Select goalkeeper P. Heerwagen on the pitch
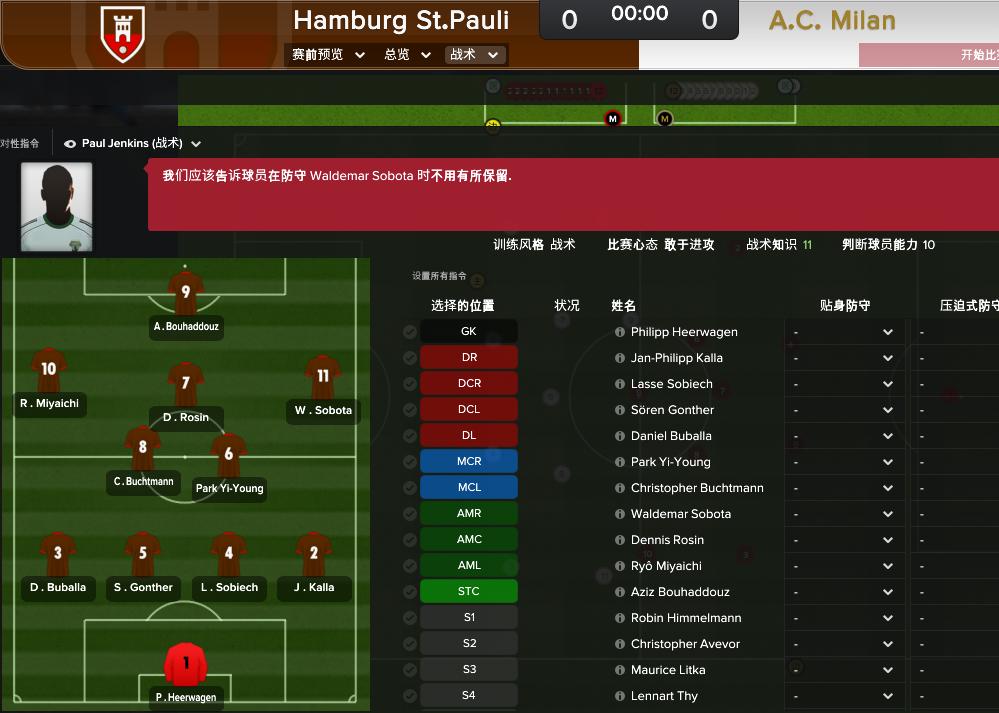This screenshot has height=713, width=999. 184,665
